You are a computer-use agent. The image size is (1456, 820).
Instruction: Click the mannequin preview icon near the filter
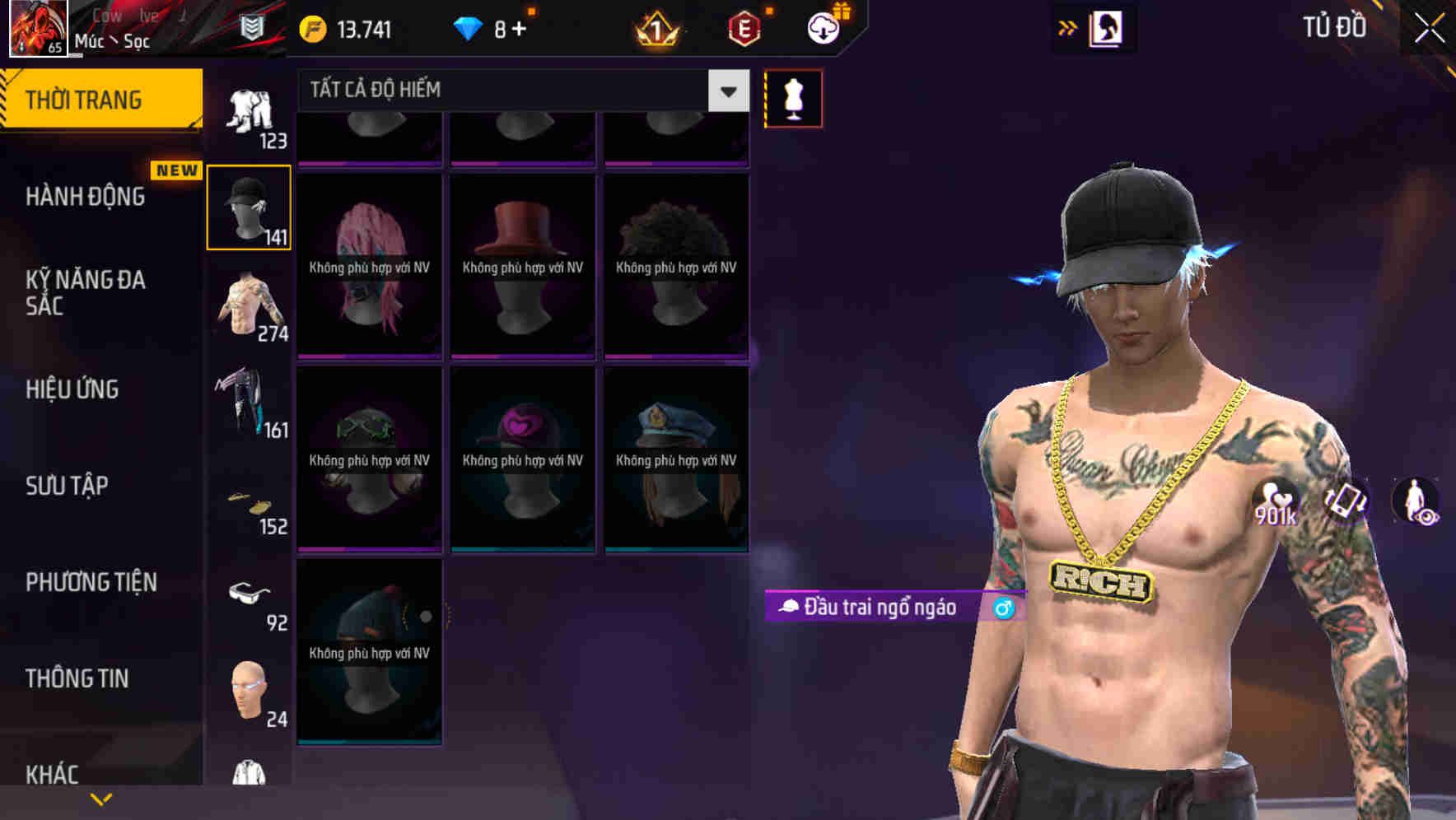coord(793,97)
